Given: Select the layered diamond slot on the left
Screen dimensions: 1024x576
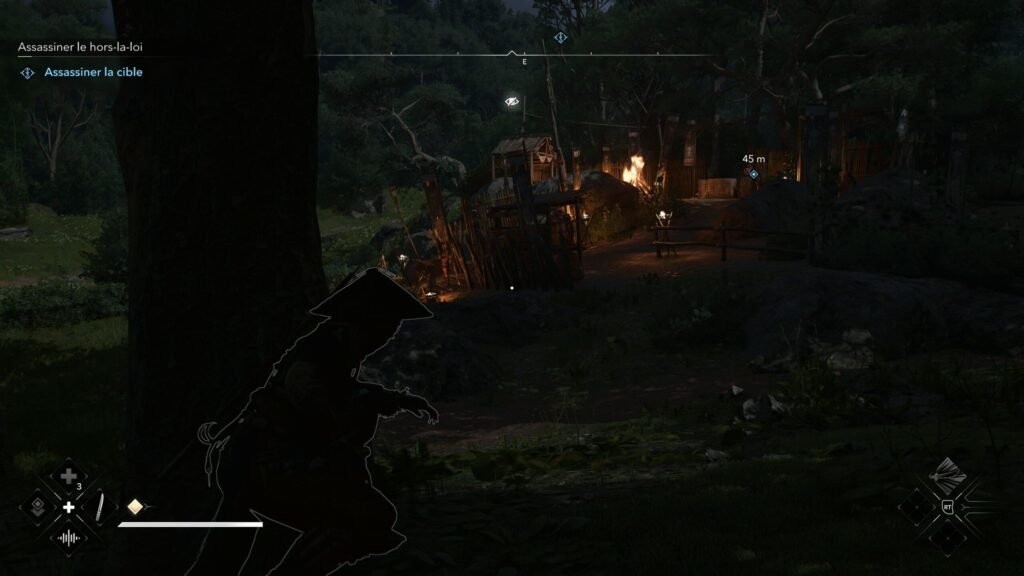Looking at the screenshot, I should pos(37,506).
